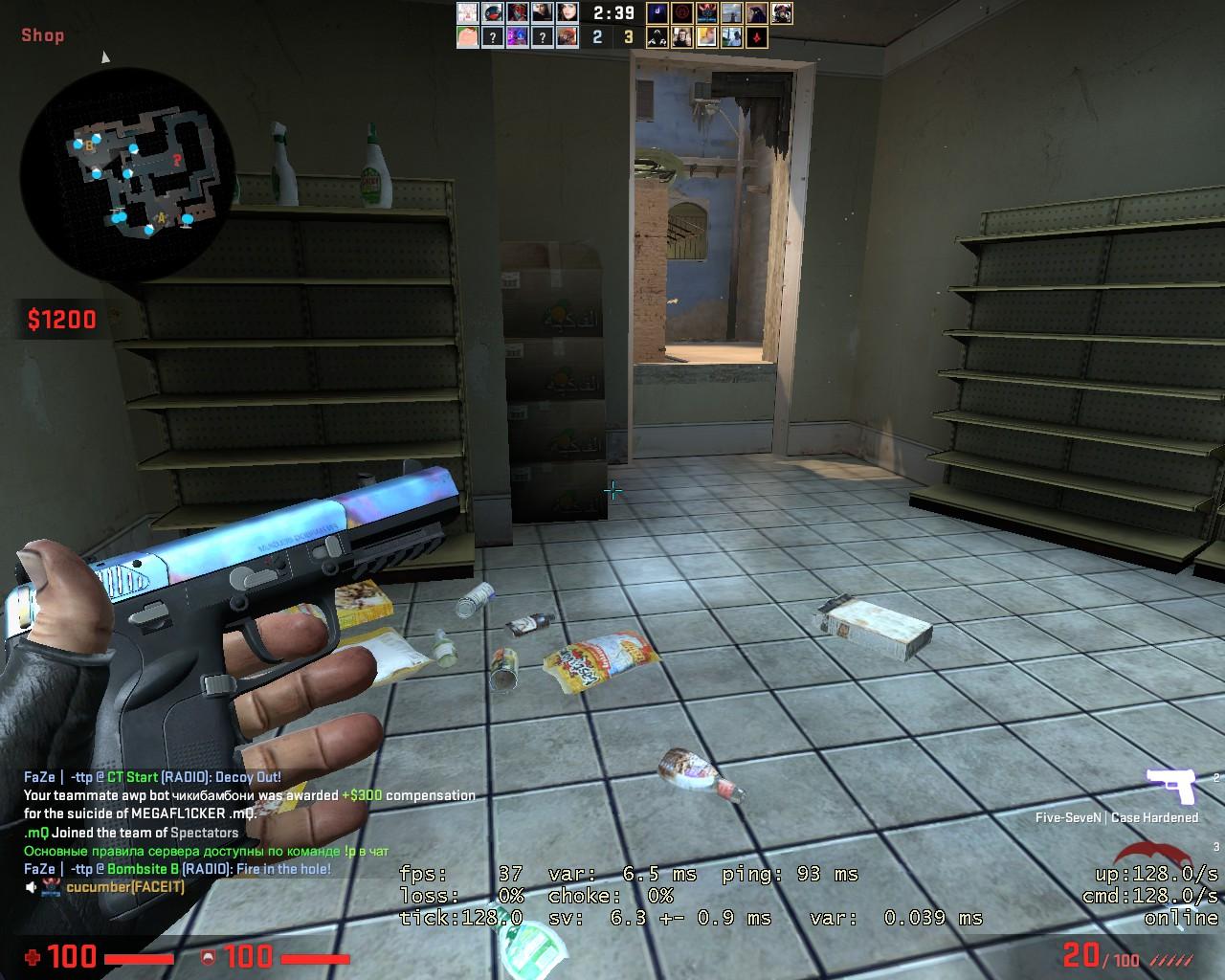Open the Shop menu

41,35
